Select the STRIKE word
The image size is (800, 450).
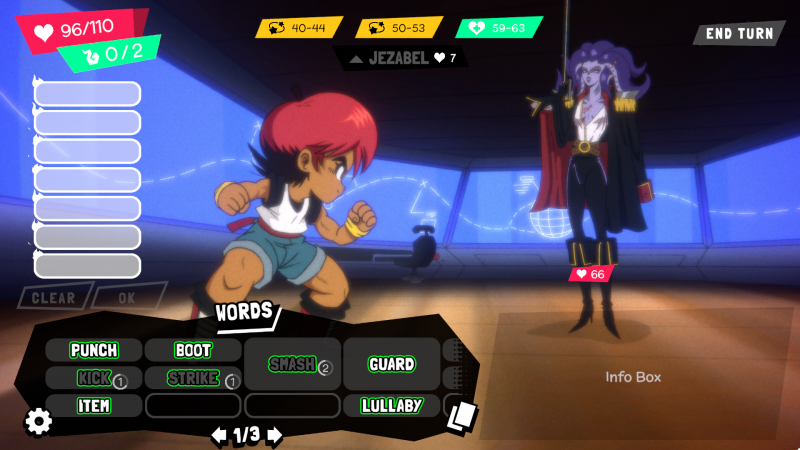pyautogui.click(x=193, y=378)
